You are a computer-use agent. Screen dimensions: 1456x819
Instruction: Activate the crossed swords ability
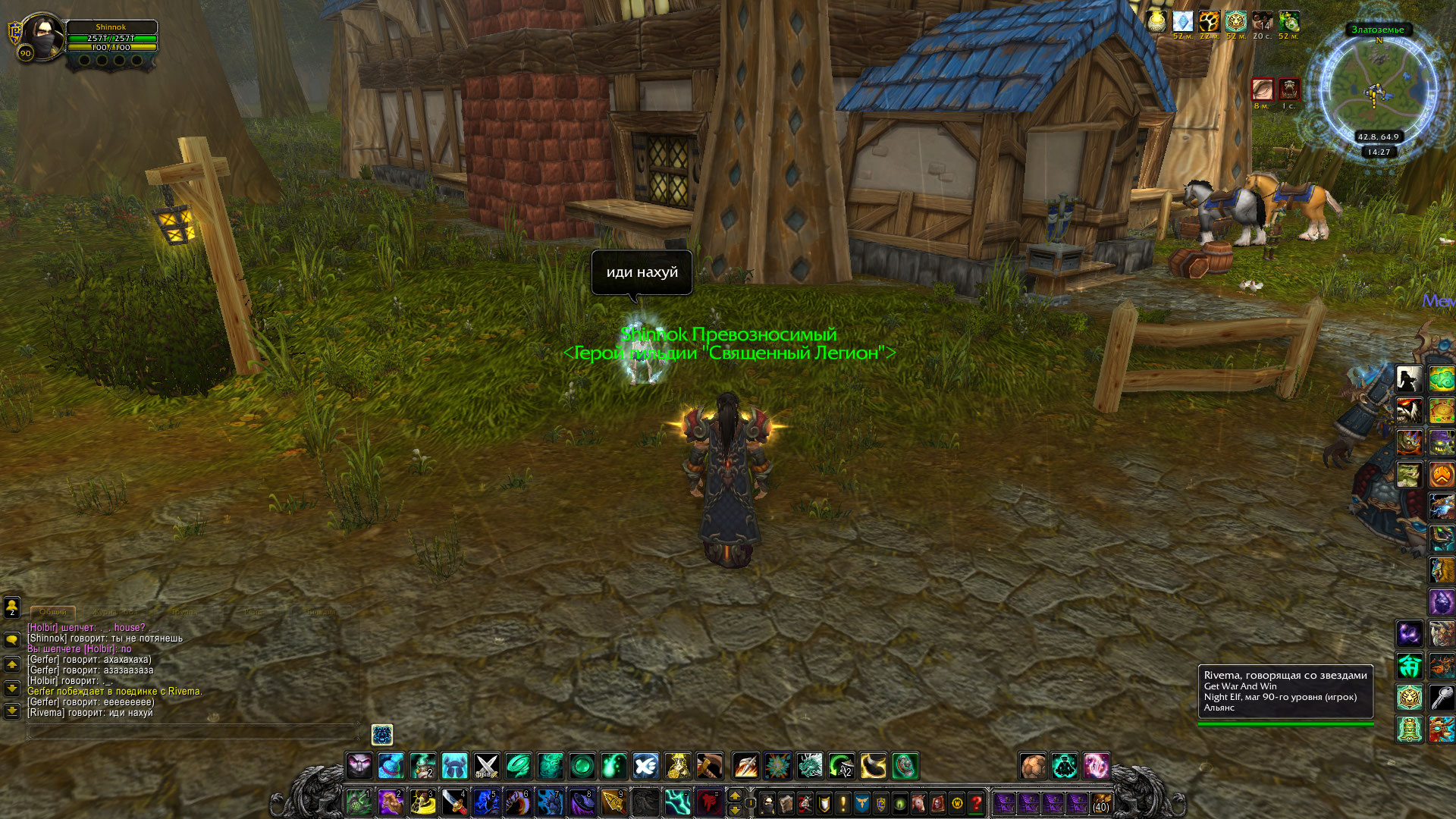(x=486, y=766)
